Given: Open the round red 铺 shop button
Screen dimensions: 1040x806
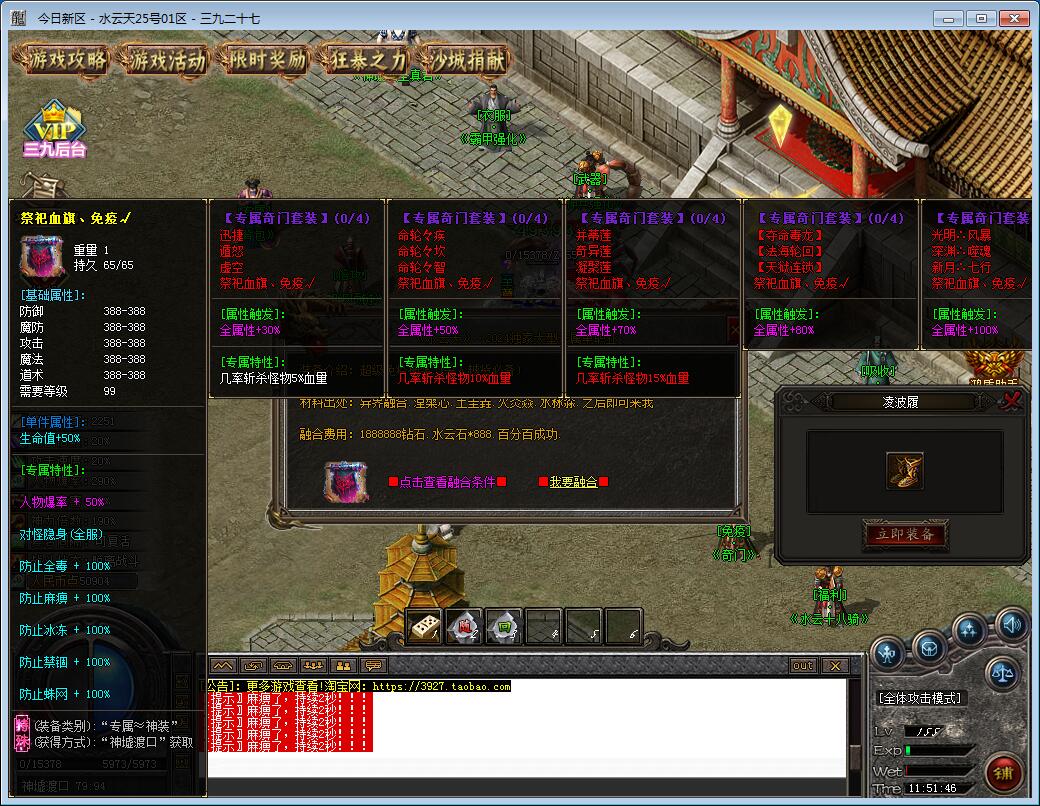Looking at the screenshot, I should [x=1004, y=772].
